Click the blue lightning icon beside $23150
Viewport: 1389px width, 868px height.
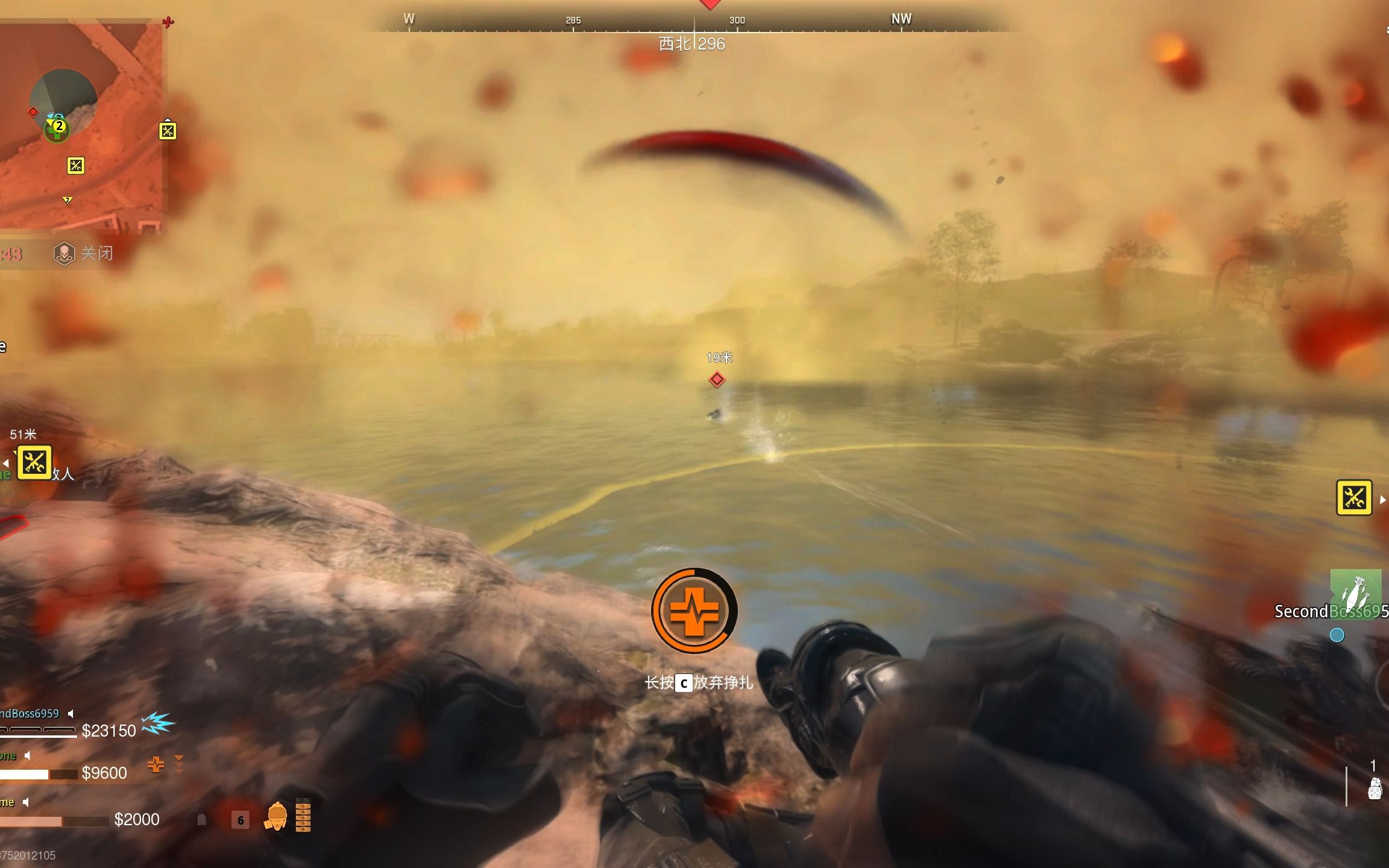click(158, 724)
